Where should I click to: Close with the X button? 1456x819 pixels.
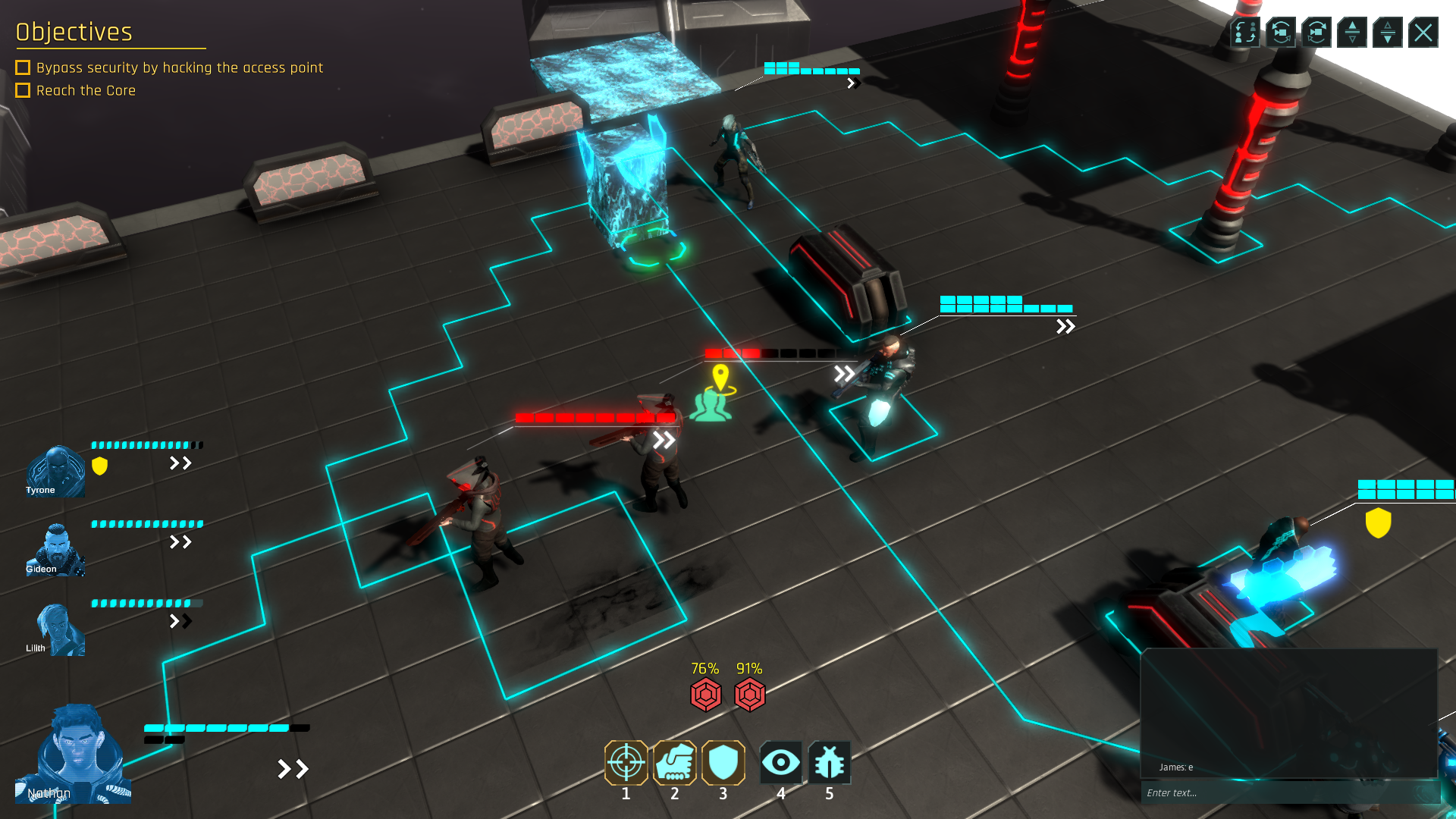coord(1423,33)
